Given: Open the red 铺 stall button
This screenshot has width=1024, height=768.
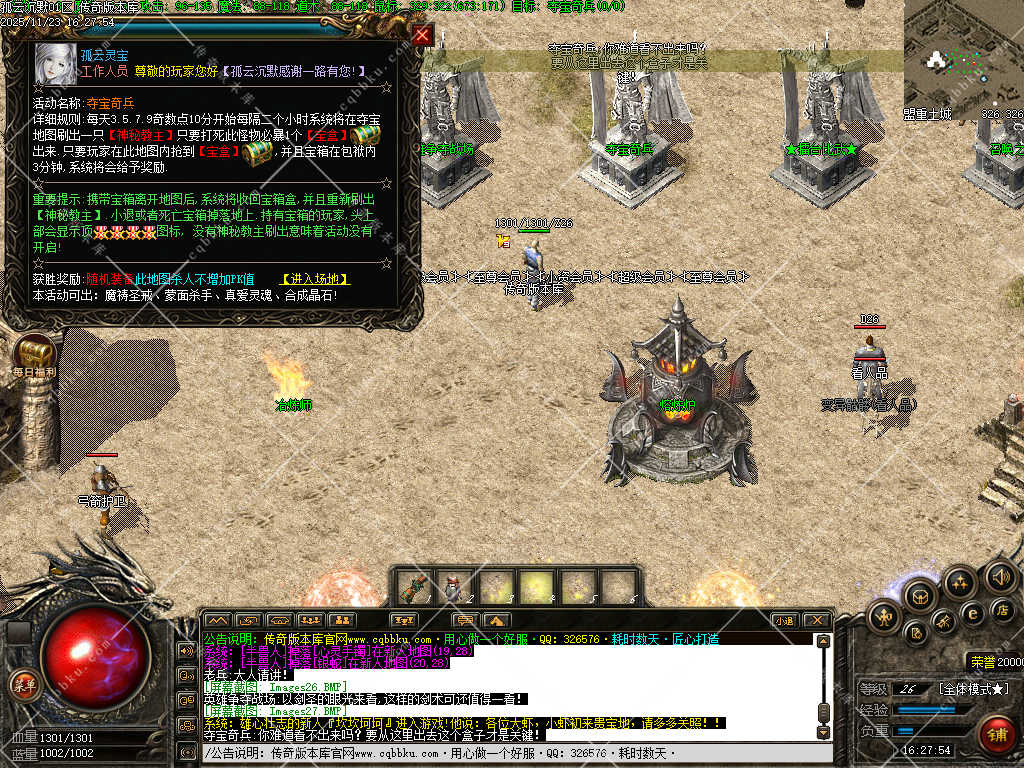Looking at the screenshot, I should pyautogui.click(x=996, y=735).
